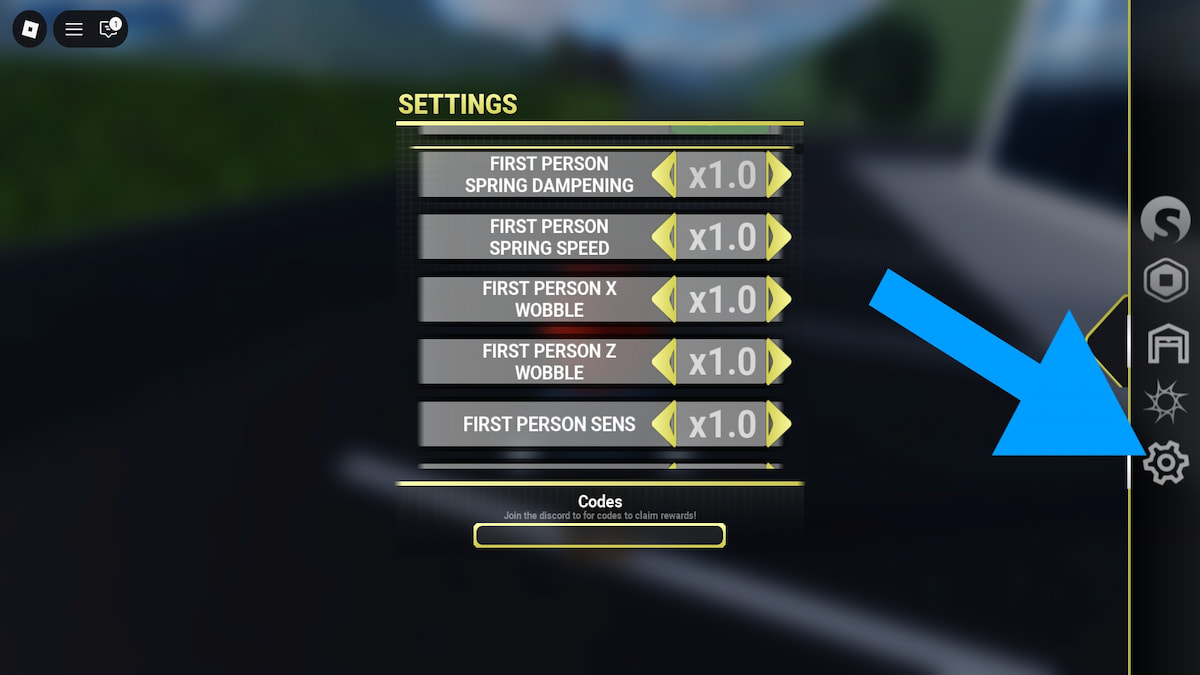This screenshot has height=675, width=1200.
Task: Decrease First Person X Wobble
Action: coord(664,299)
